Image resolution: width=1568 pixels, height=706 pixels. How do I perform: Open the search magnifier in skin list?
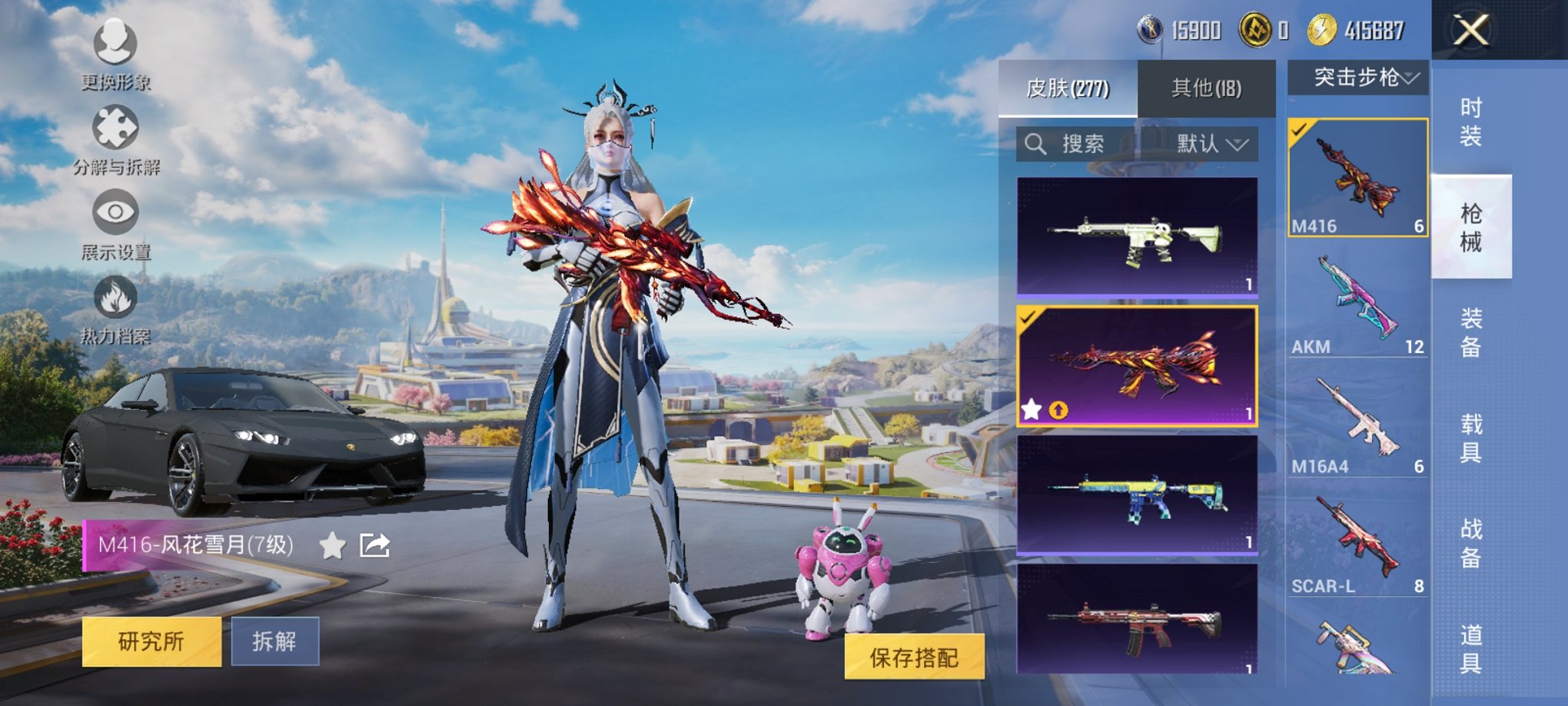point(1034,145)
